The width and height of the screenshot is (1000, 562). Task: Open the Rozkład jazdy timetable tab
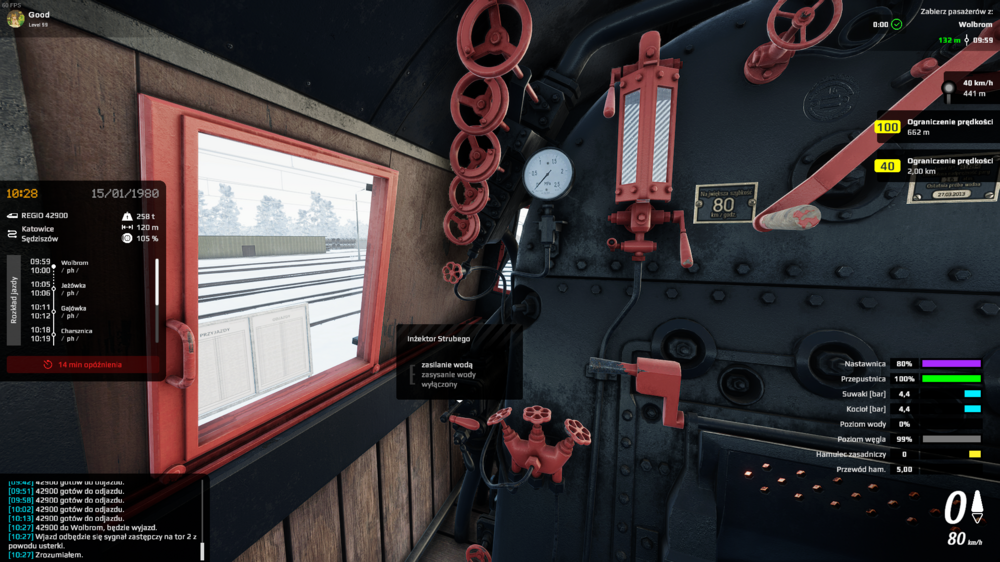14,299
